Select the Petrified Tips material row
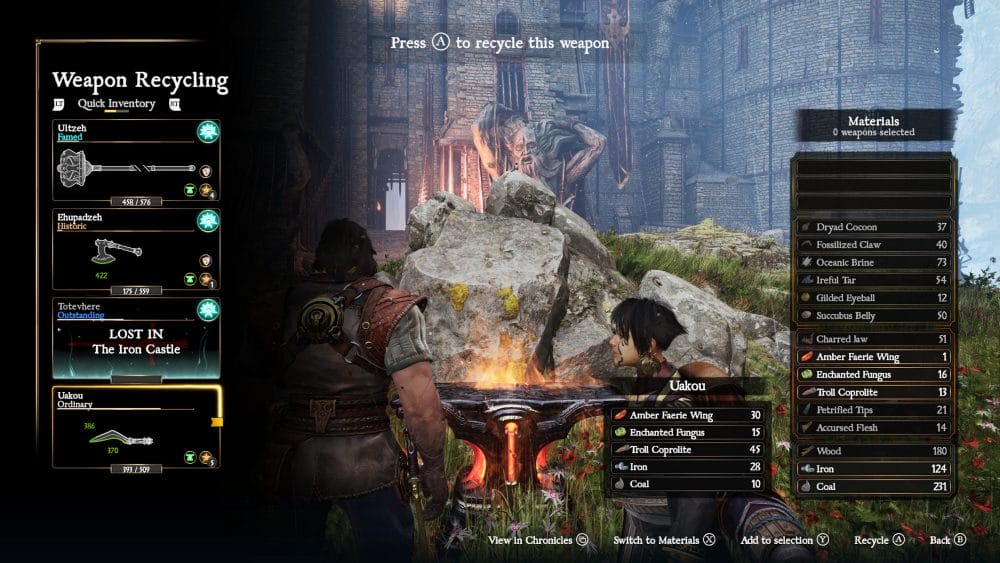1000x563 pixels. click(x=874, y=410)
